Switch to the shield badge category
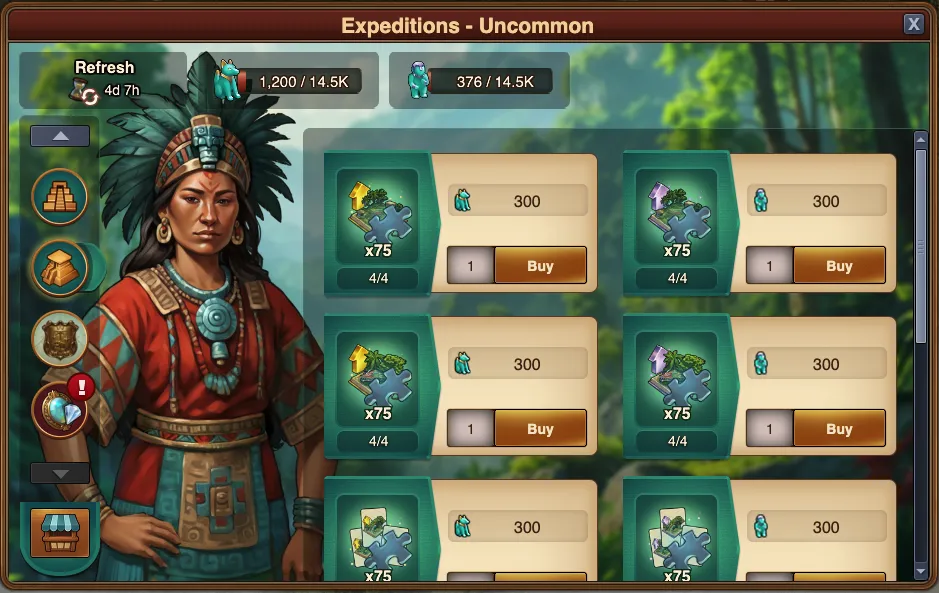Viewport: 939px width, 593px height. (60, 338)
